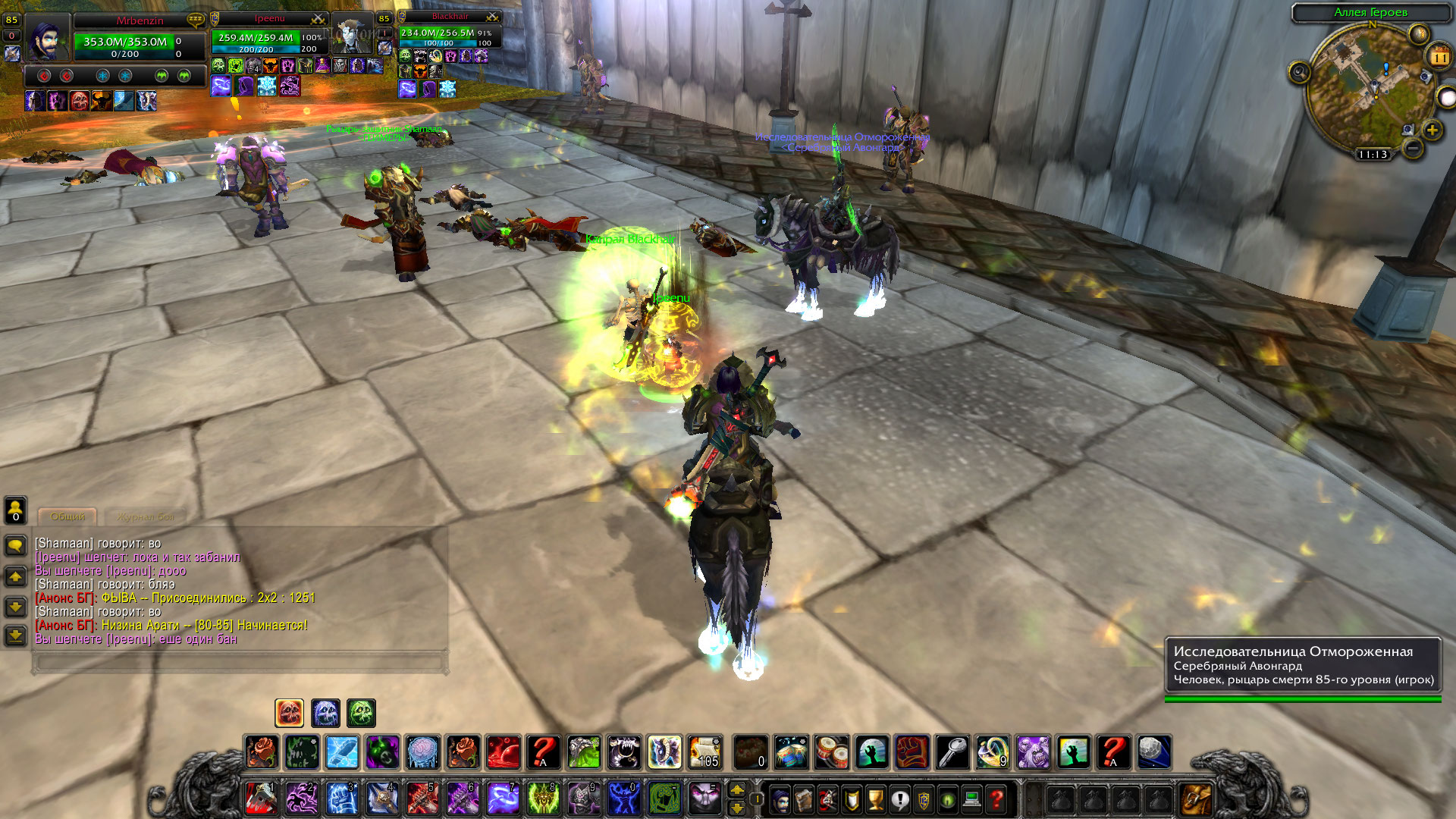The width and height of the screenshot is (1456, 819).
Task: Zoom in on the minimap
Action: pyautogui.click(x=1432, y=130)
